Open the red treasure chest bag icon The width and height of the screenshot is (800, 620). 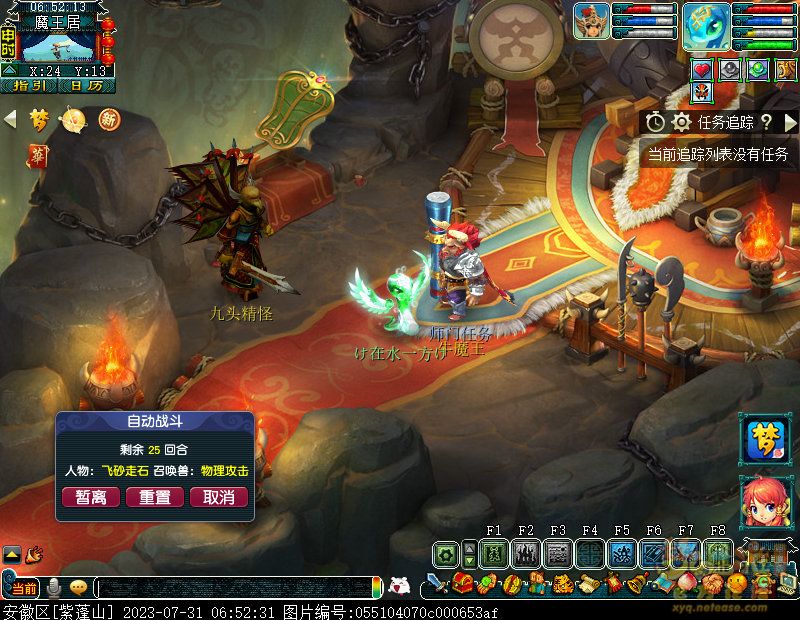(x=462, y=583)
